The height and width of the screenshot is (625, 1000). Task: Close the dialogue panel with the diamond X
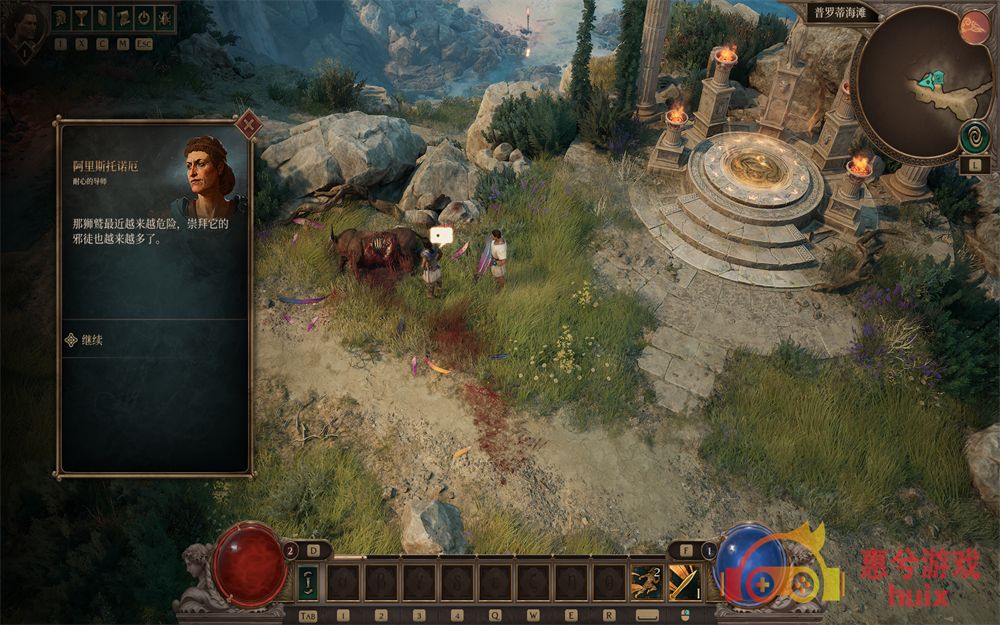(x=248, y=125)
